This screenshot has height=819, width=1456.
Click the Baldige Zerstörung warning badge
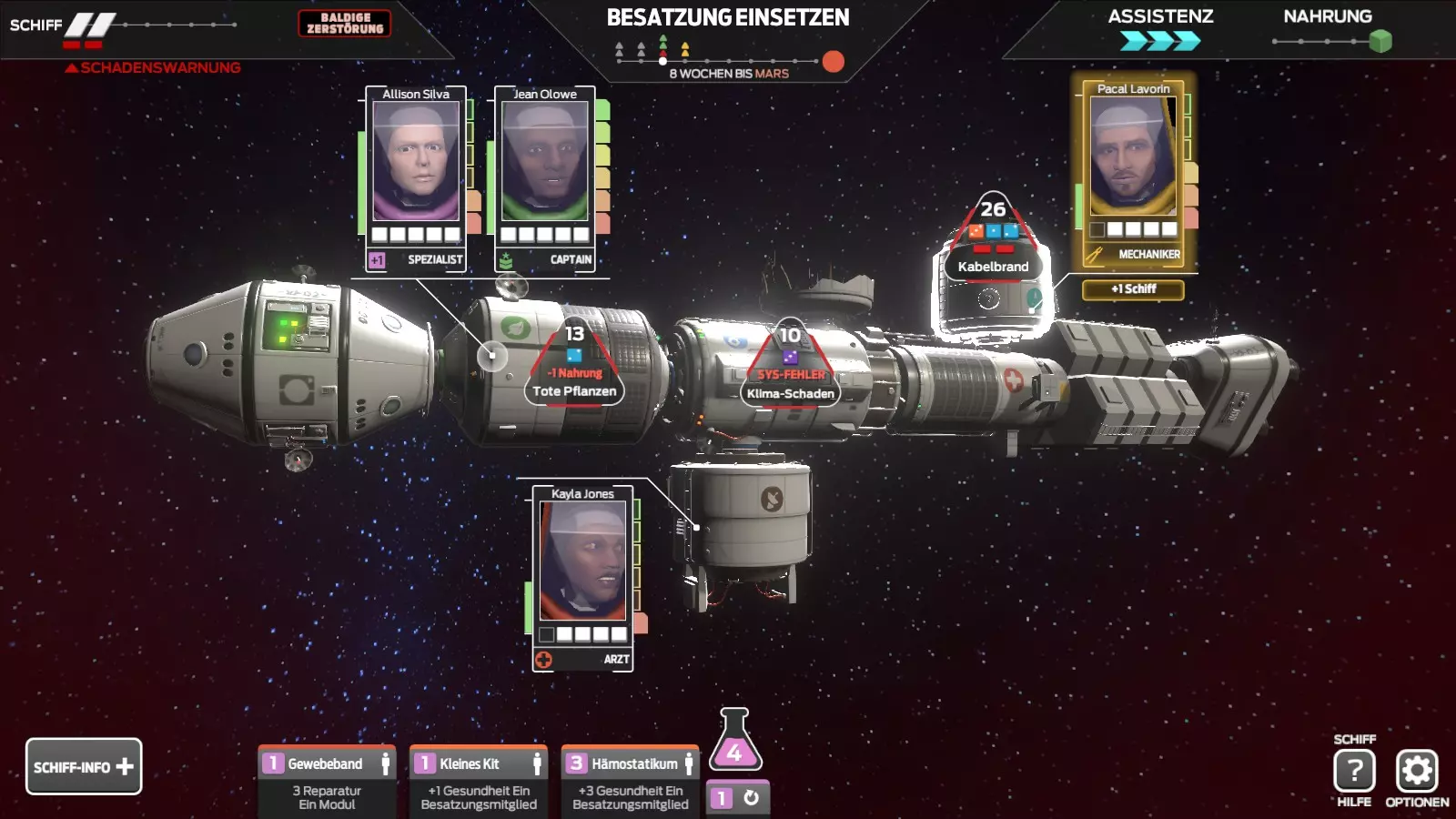345,23
